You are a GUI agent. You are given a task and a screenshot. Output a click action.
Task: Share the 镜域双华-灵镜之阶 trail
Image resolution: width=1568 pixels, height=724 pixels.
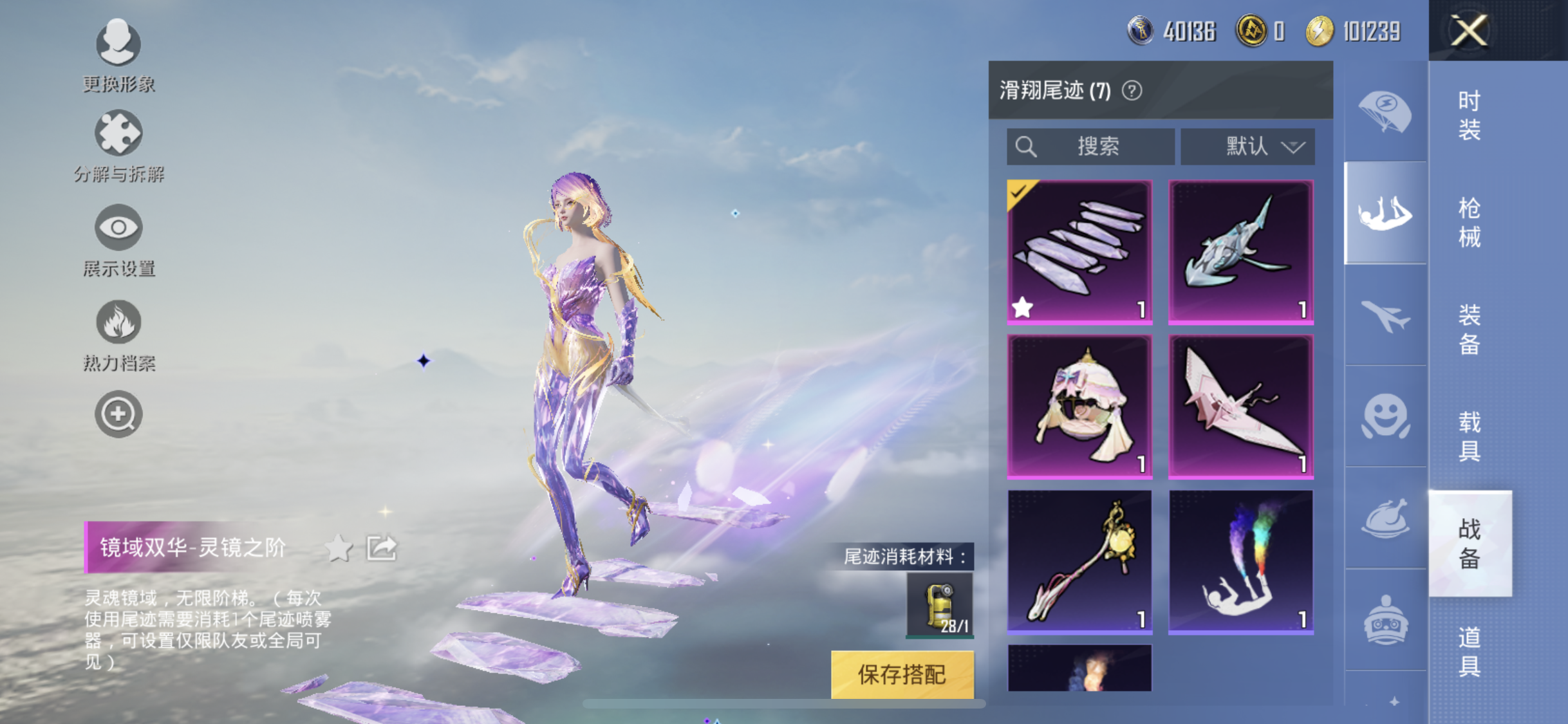pyautogui.click(x=382, y=548)
